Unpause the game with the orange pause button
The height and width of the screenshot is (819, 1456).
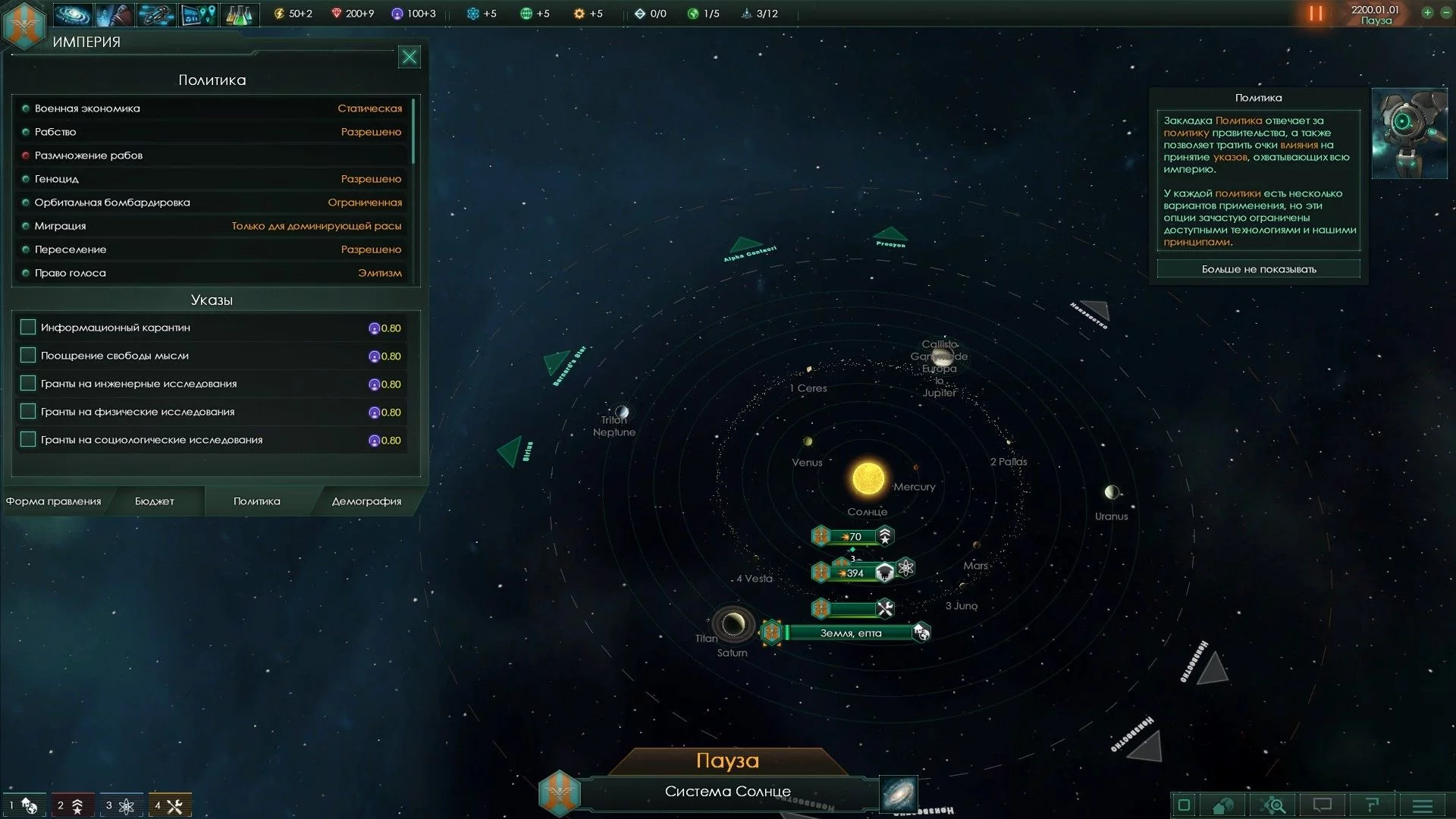tap(1316, 14)
